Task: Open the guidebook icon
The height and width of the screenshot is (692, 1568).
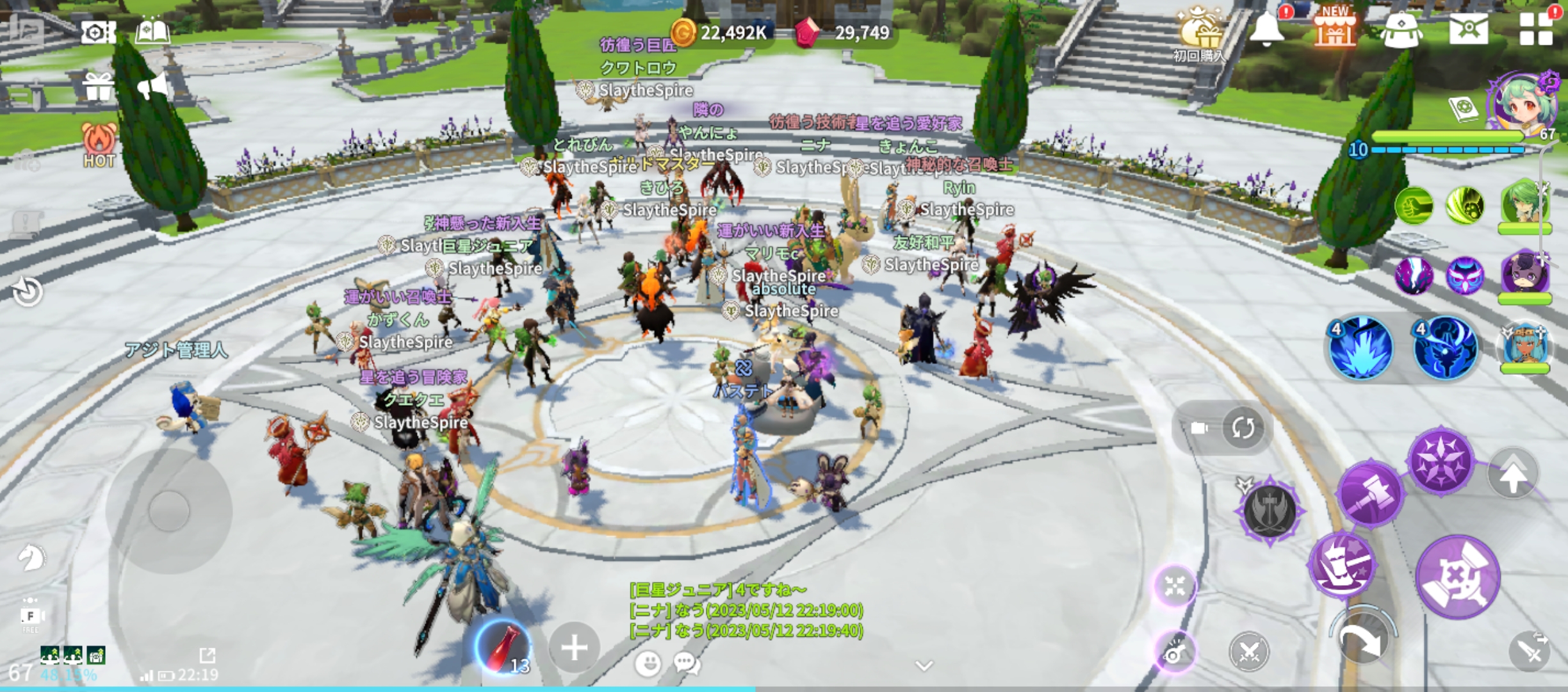Action: [152, 31]
